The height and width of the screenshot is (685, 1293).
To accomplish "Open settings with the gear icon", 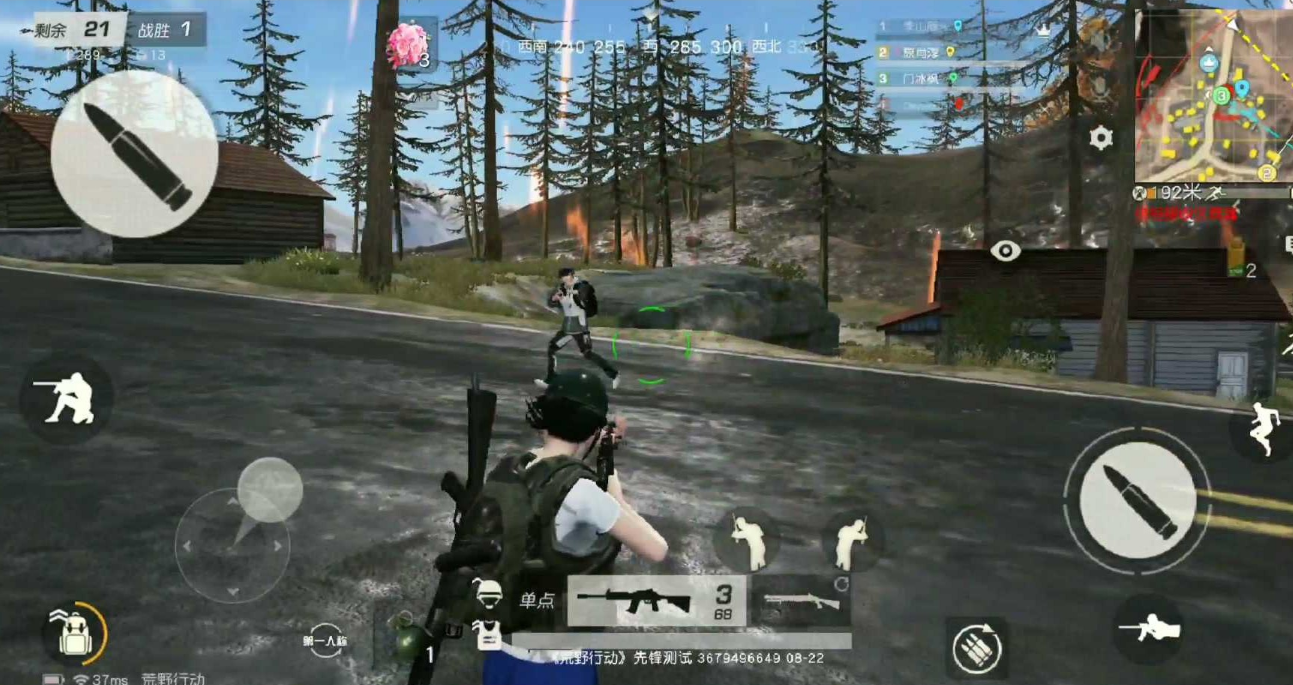I will click(1101, 137).
